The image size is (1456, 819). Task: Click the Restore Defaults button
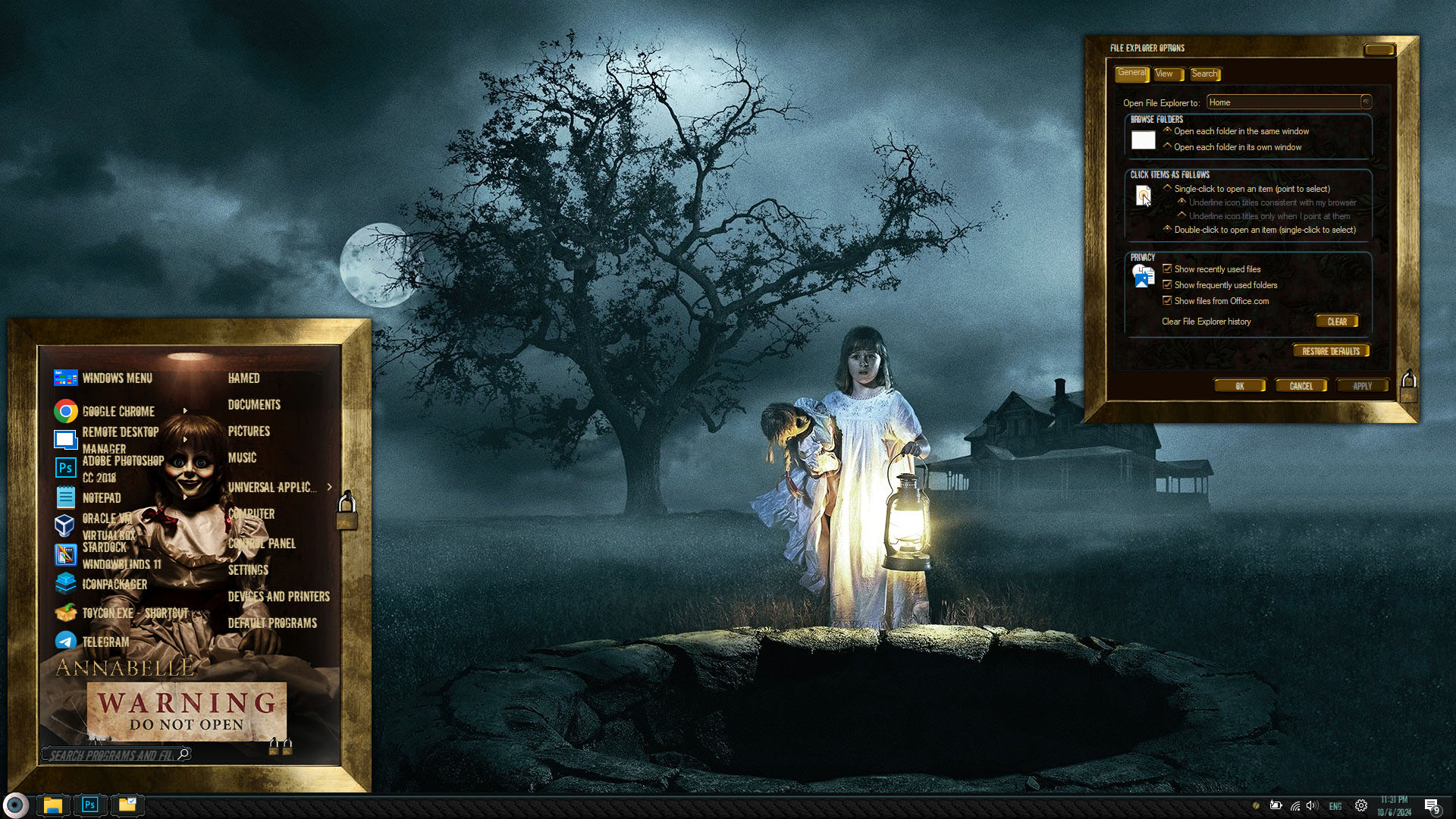(1330, 351)
